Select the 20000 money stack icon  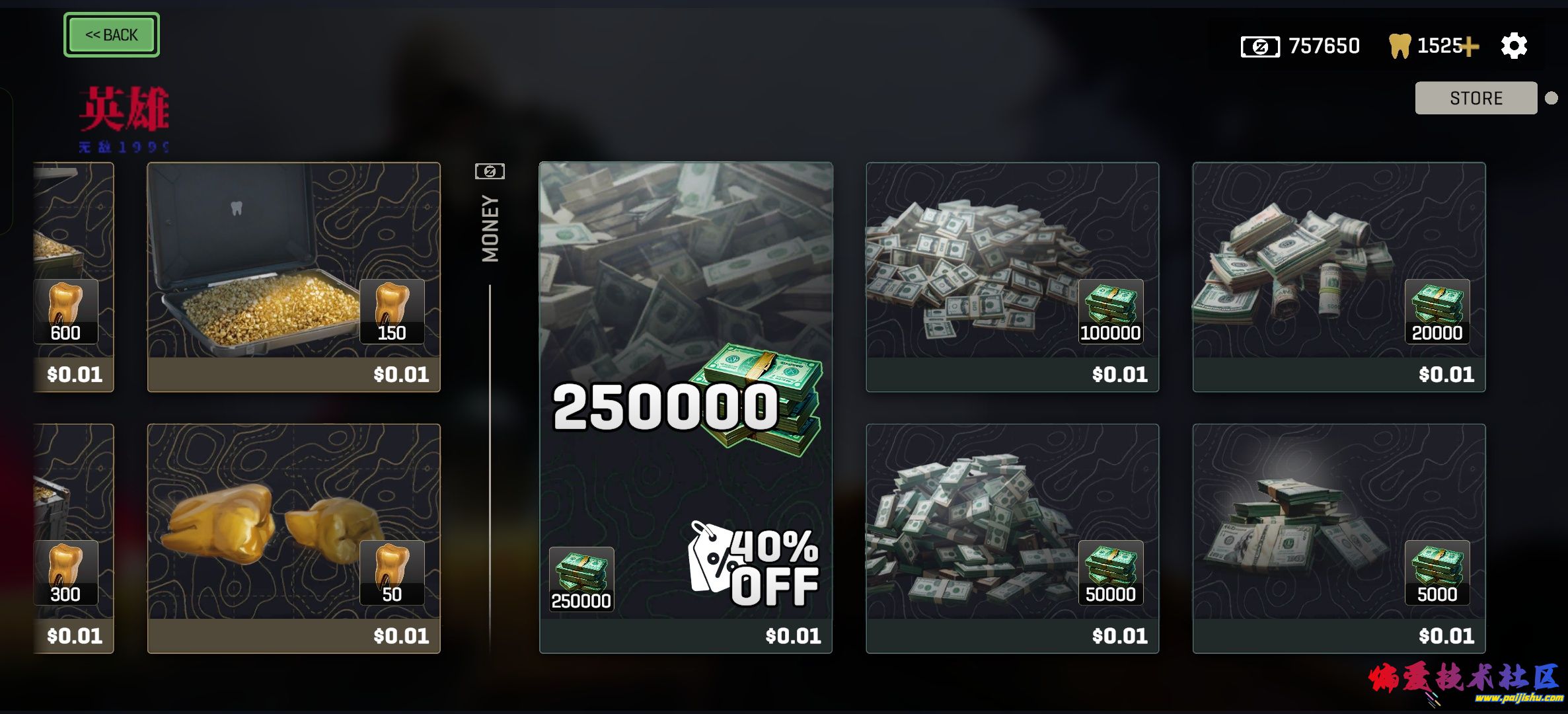click(x=1438, y=311)
